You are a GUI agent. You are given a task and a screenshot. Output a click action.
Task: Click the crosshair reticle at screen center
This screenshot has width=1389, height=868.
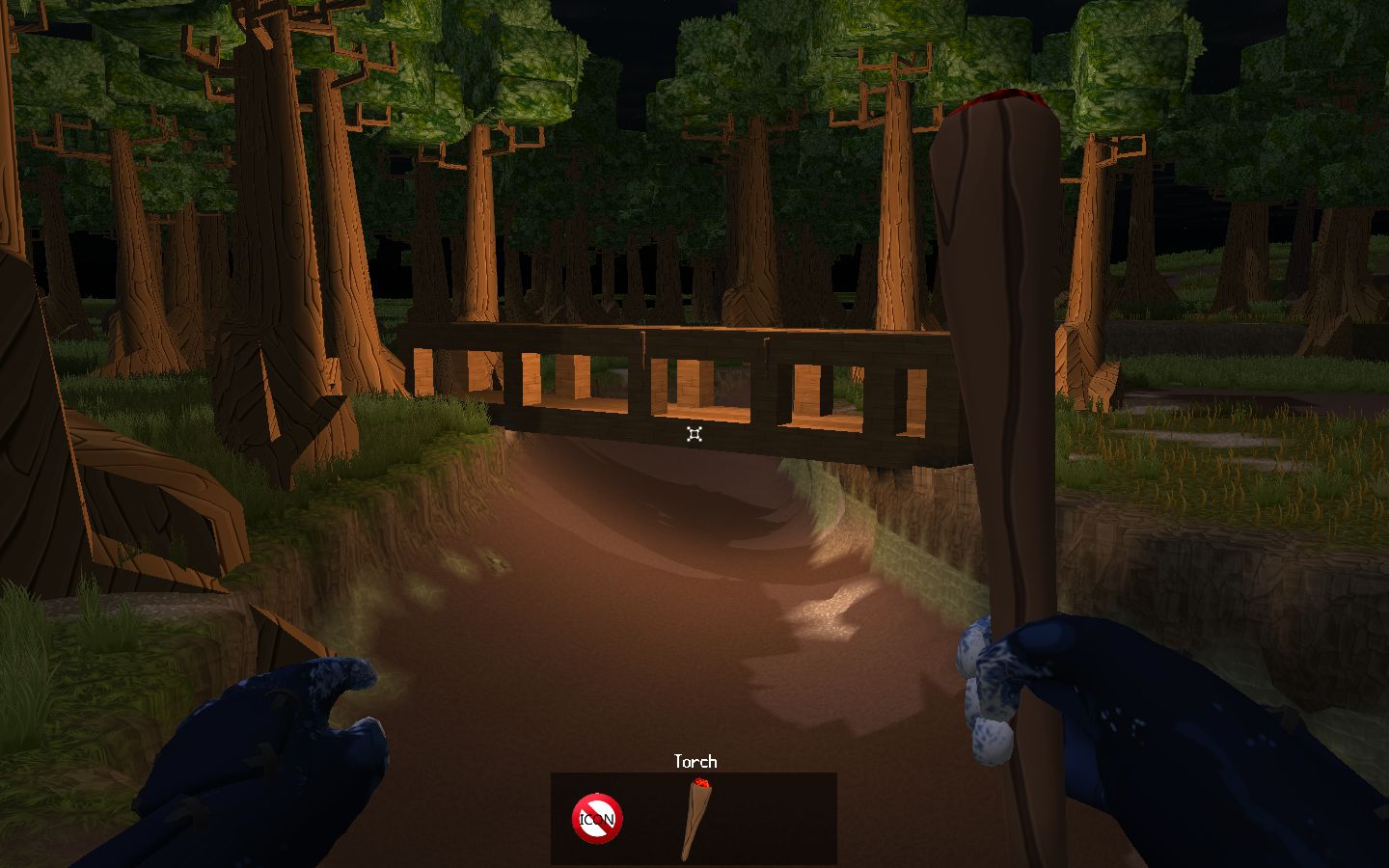click(x=693, y=436)
